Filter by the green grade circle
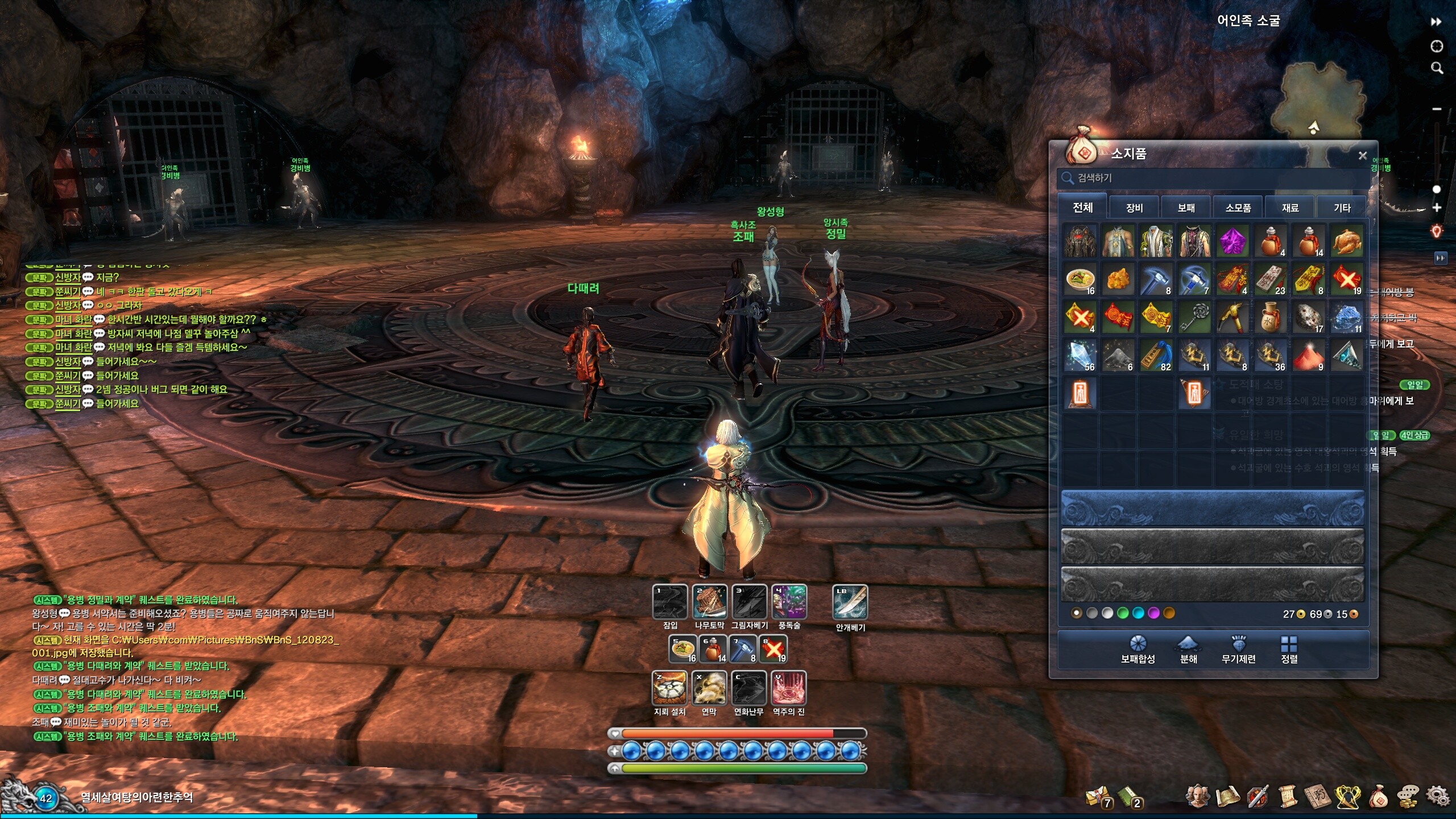The width and height of the screenshot is (1456, 819). pos(1123,613)
